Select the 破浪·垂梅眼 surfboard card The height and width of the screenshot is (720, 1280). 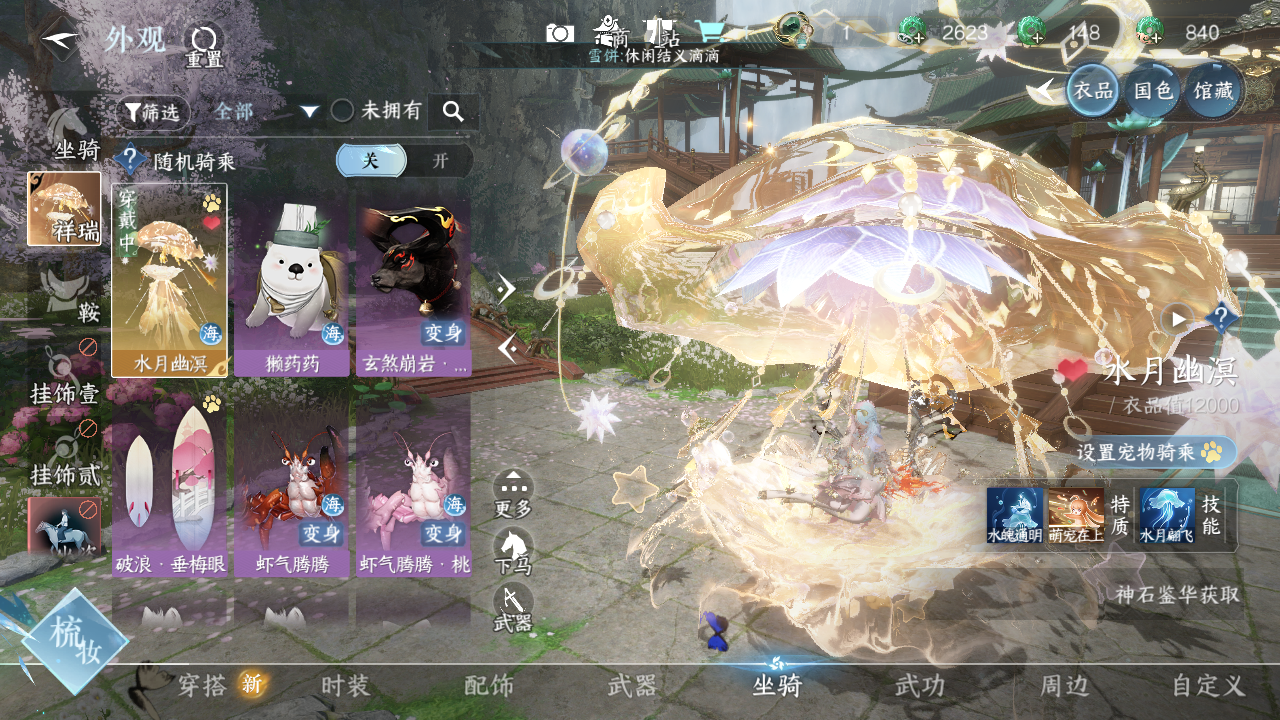pyautogui.click(x=170, y=490)
